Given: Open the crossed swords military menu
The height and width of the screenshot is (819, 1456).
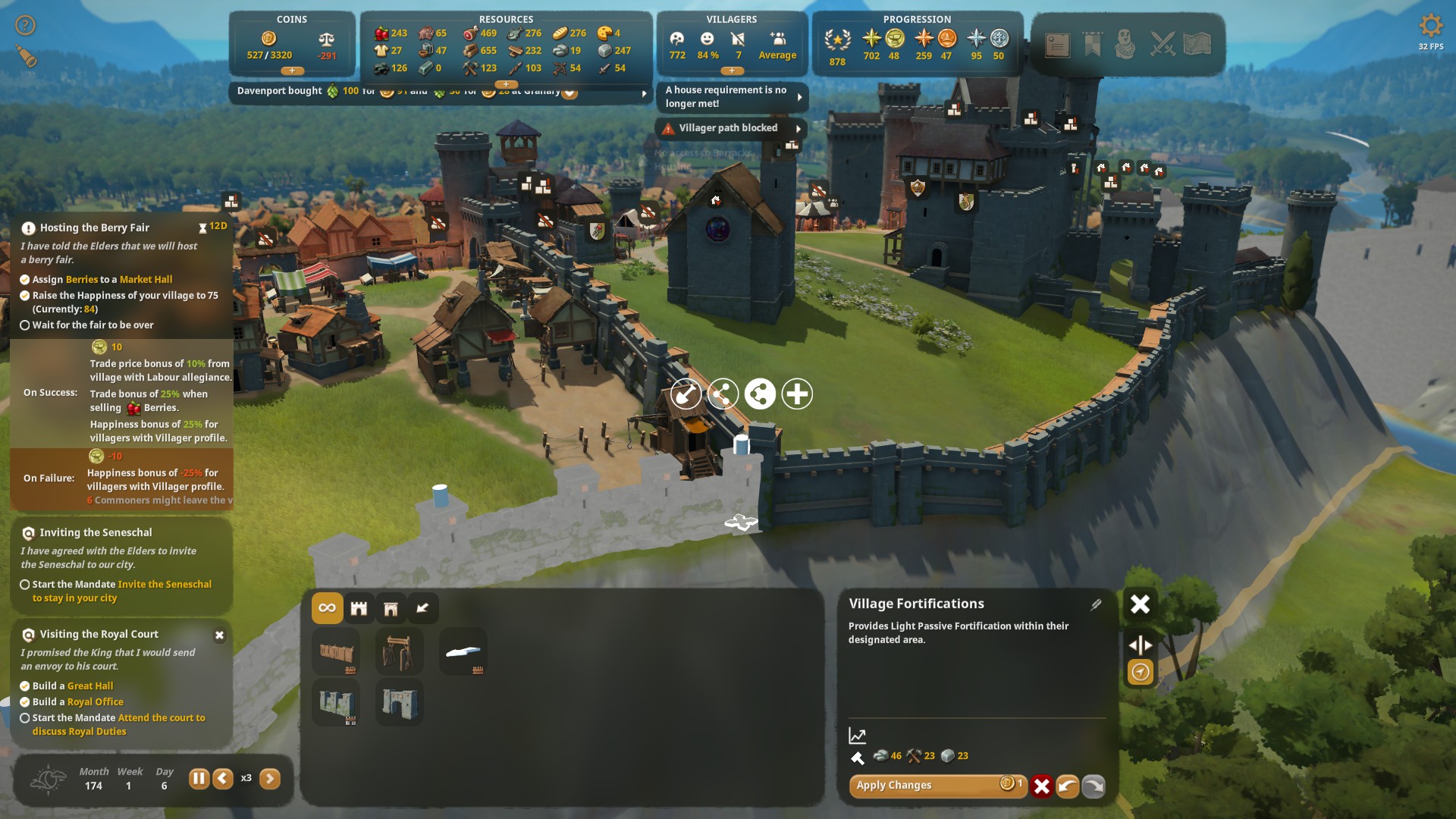Looking at the screenshot, I should coord(1162,44).
